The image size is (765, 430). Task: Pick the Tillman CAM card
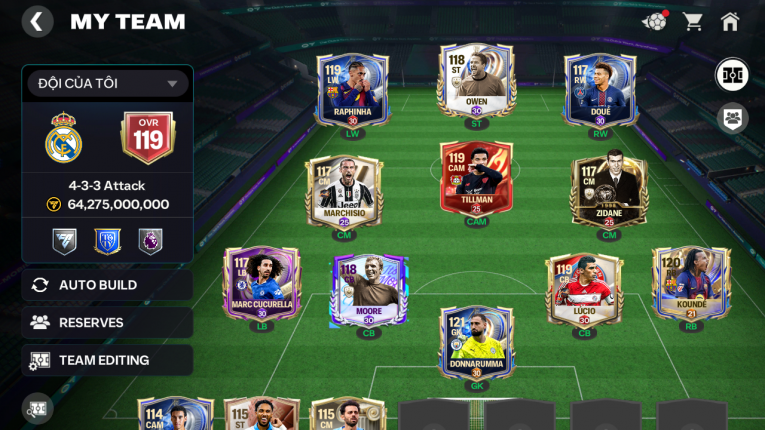pyautogui.click(x=476, y=180)
